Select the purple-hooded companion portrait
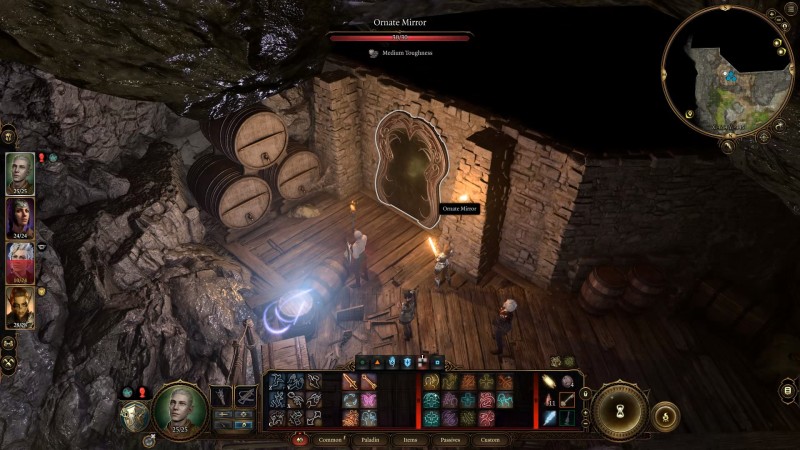 pos(20,218)
